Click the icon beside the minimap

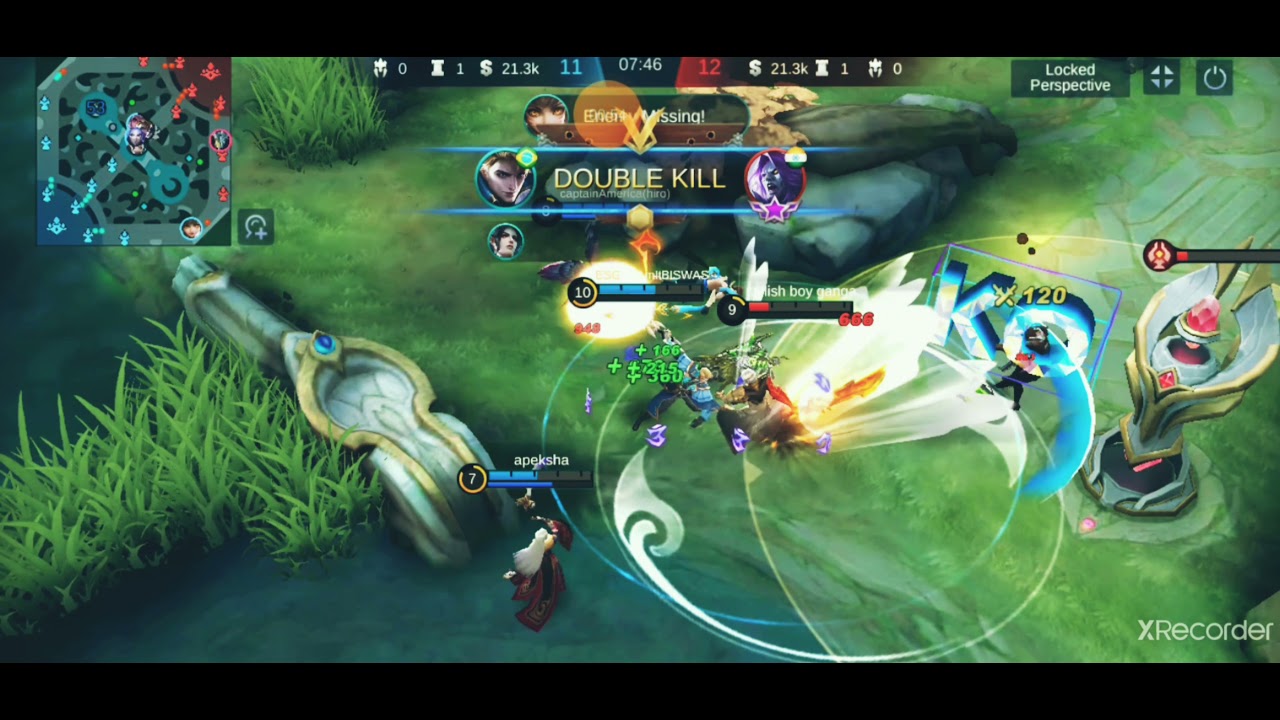pyautogui.click(x=256, y=228)
